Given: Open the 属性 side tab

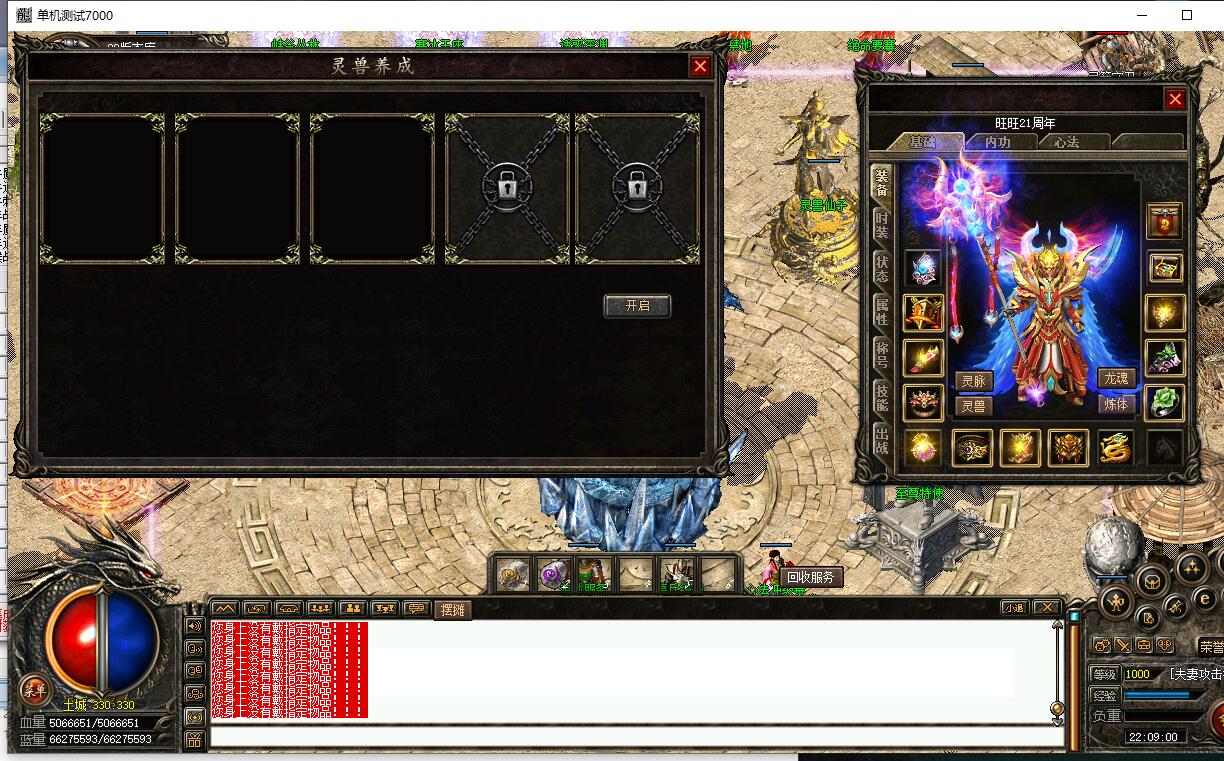Looking at the screenshot, I should [x=881, y=311].
